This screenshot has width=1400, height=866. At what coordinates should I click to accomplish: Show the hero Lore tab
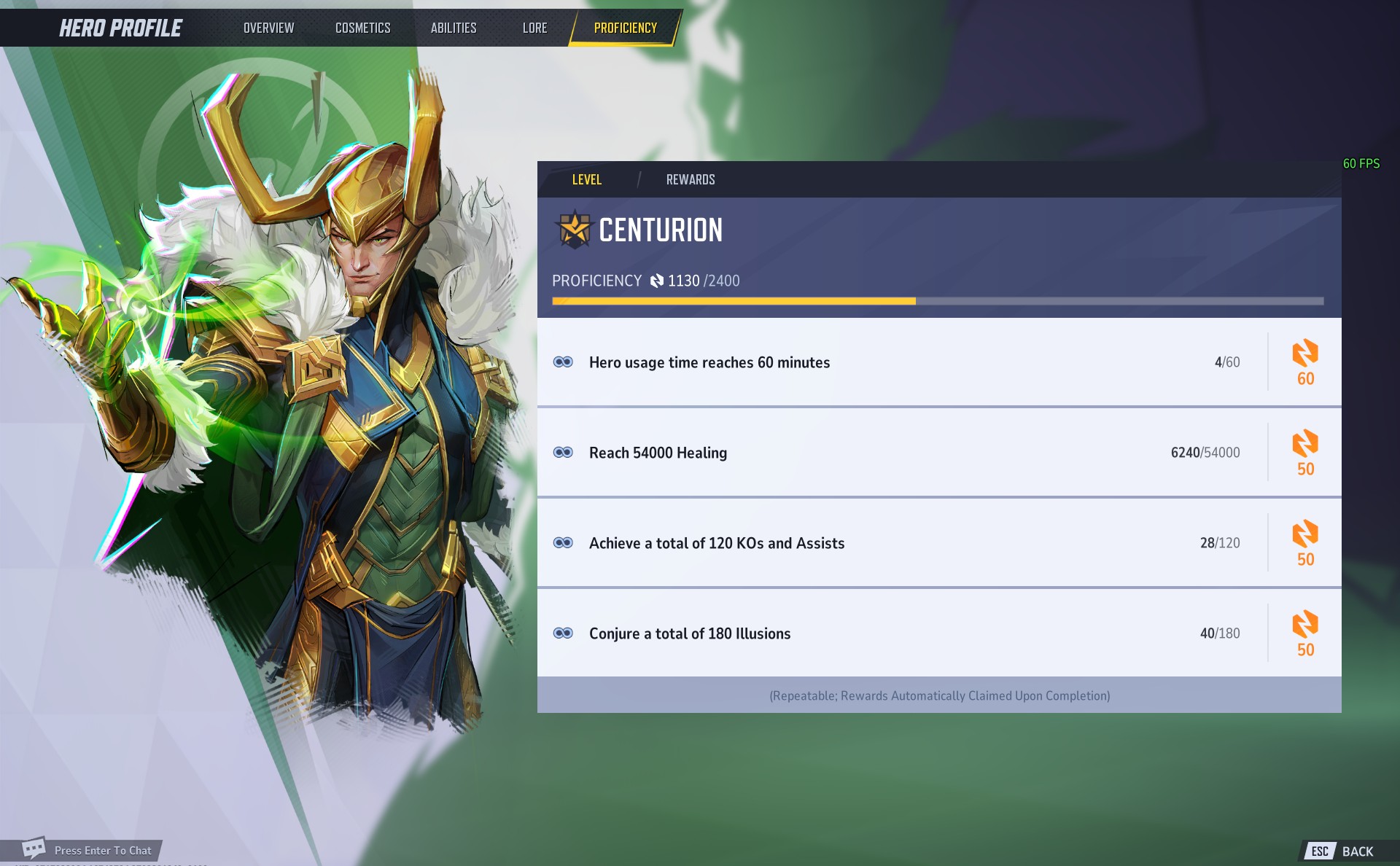[534, 28]
